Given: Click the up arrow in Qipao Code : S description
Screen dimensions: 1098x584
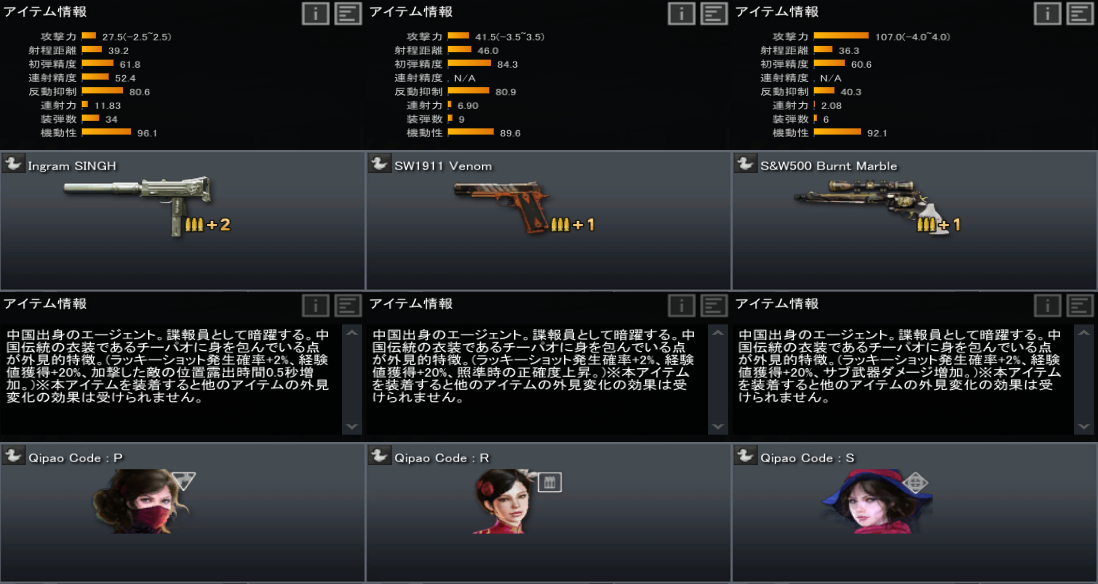Looking at the screenshot, I should pyautogui.click(x=1083, y=335).
